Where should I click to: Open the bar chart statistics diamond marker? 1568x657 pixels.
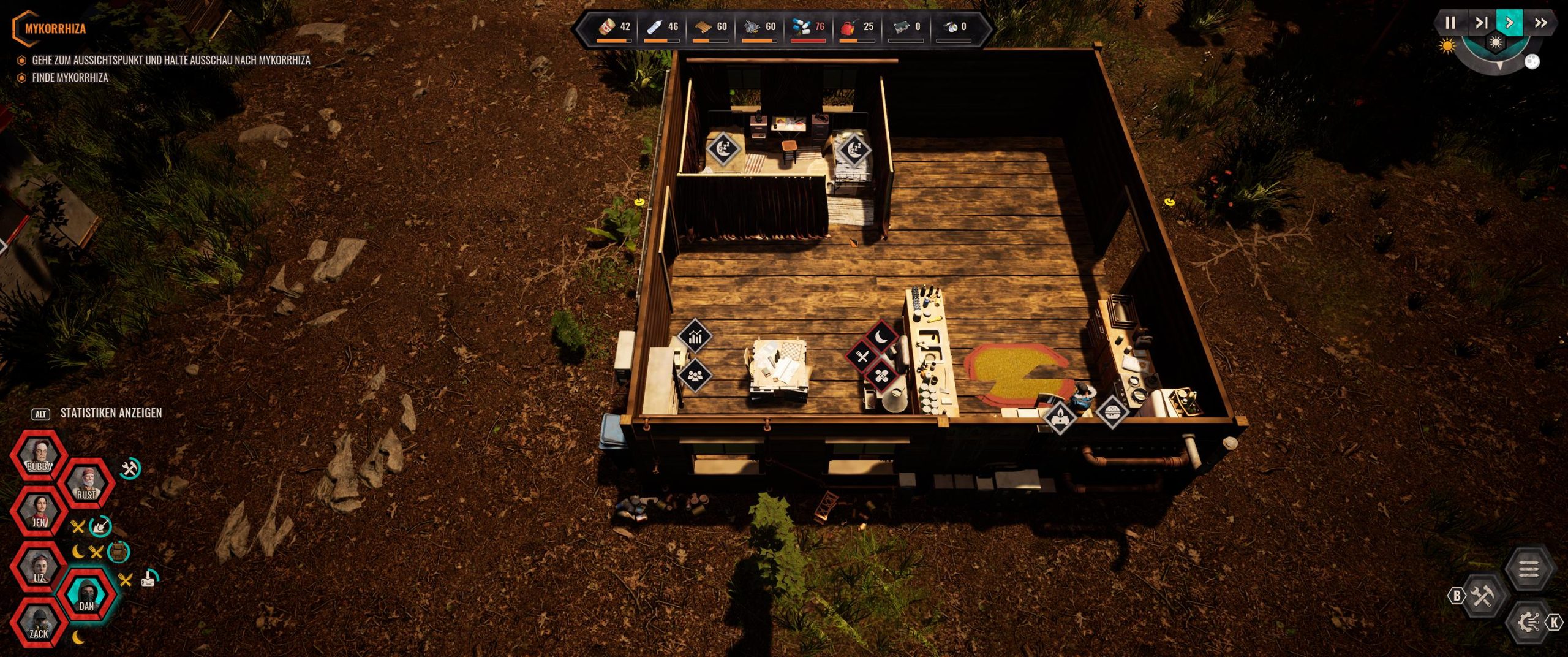695,336
